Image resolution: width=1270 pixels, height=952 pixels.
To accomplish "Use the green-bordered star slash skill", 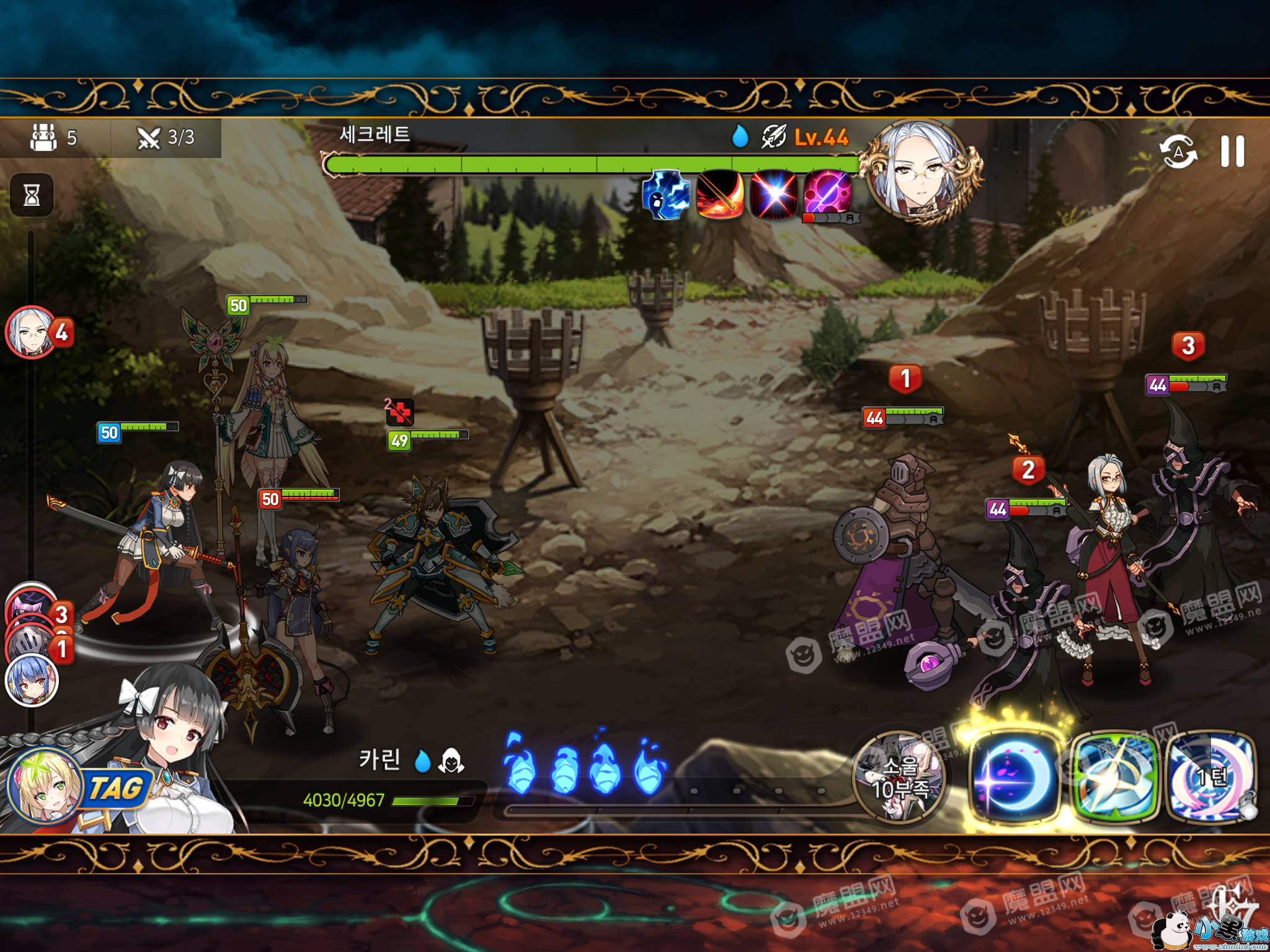I will pos(1114,777).
